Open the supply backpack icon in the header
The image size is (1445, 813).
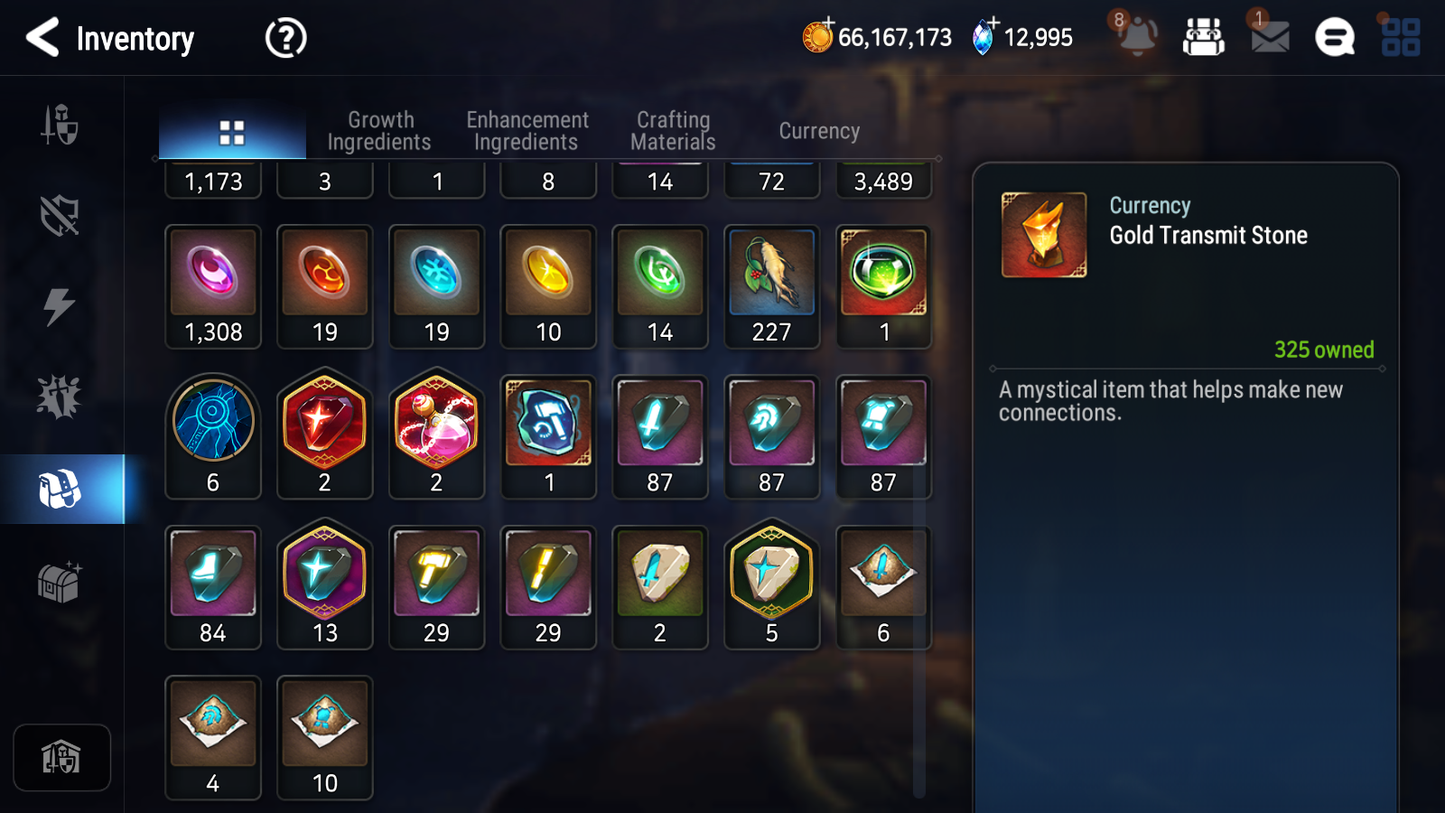pyautogui.click(x=1203, y=36)
